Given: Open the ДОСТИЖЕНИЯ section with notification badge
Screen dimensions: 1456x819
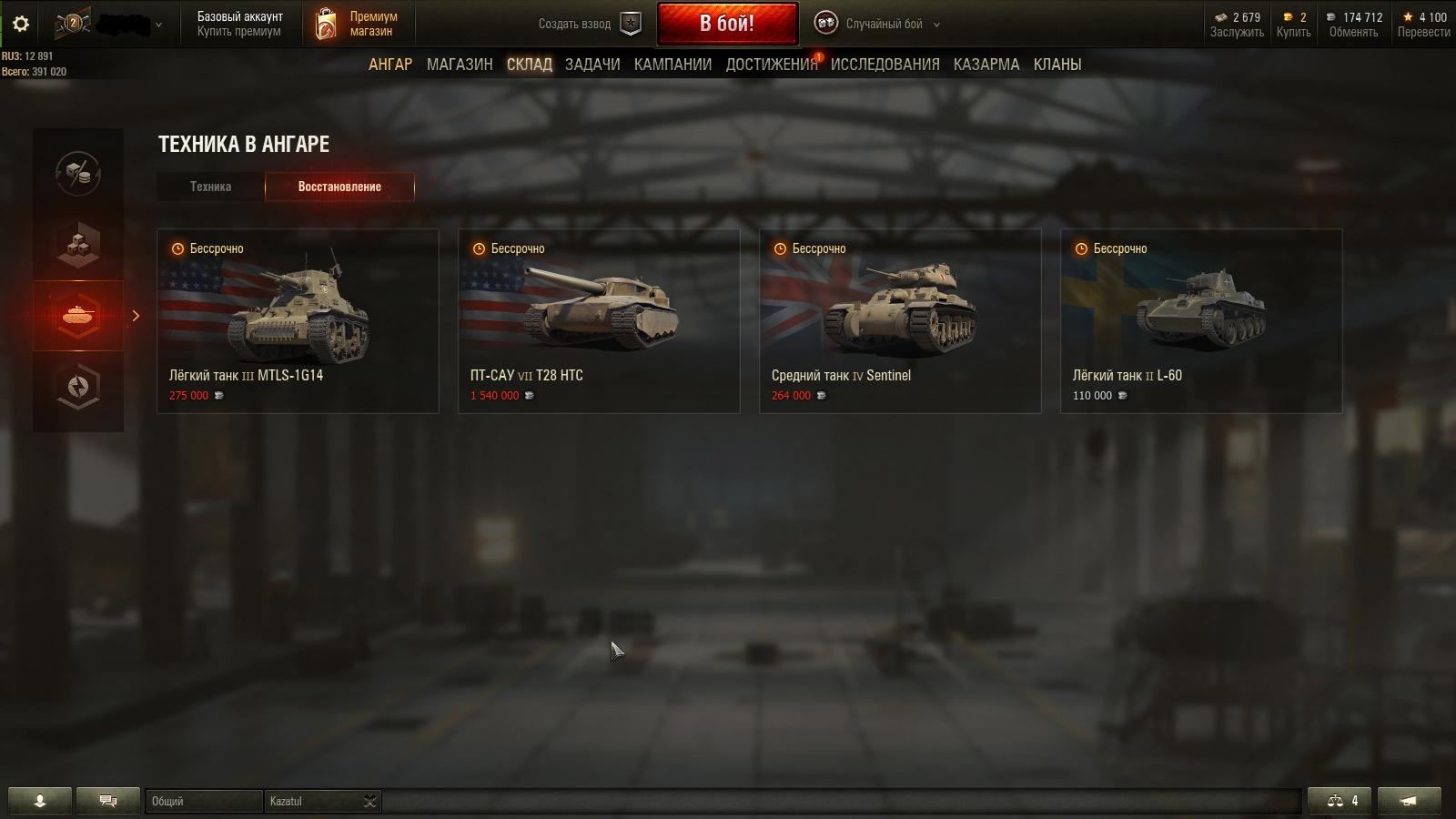Looking at the screenshot, I should pos(770,65).
